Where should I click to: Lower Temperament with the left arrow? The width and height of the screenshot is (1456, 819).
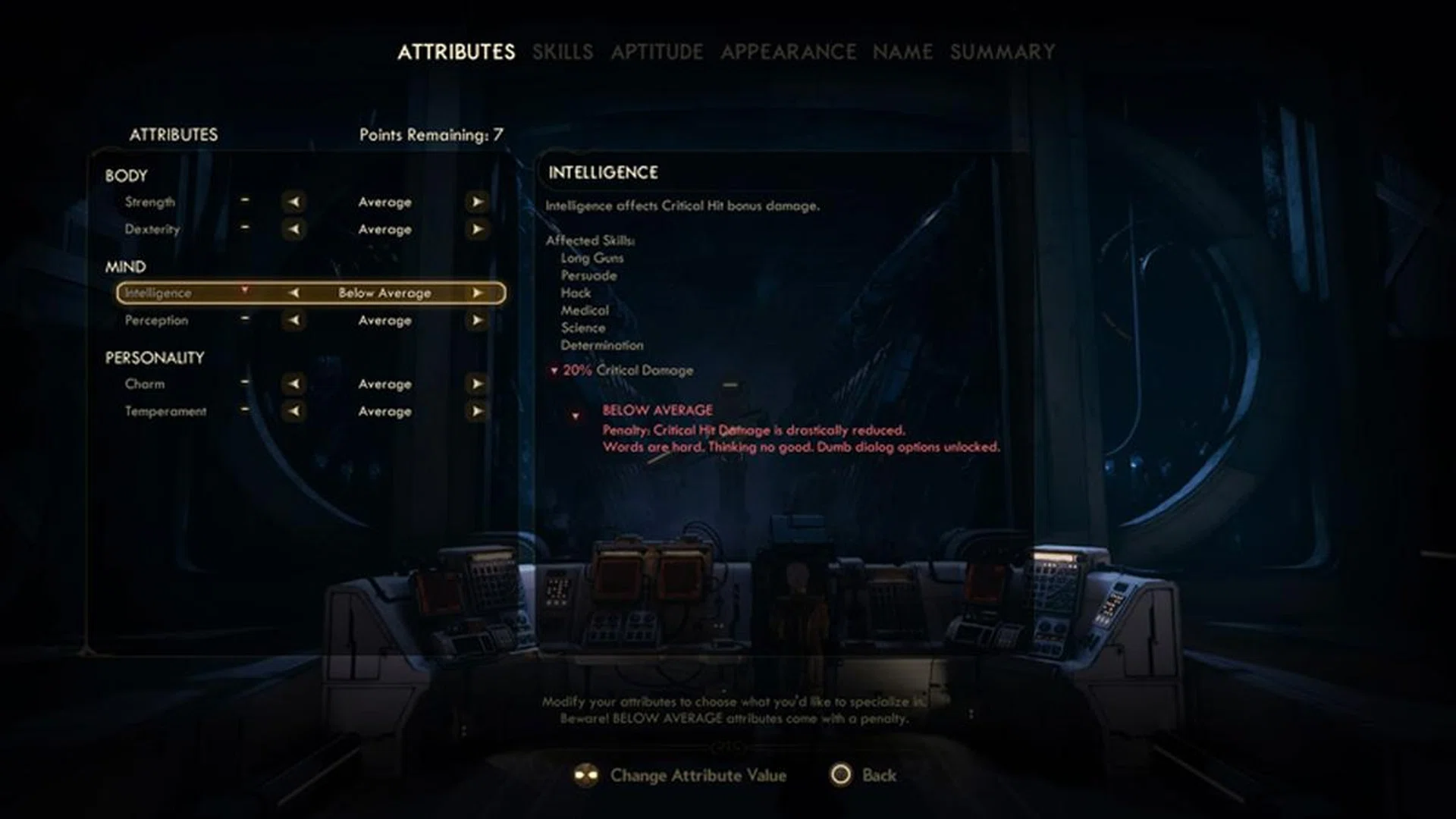(294, 411)
